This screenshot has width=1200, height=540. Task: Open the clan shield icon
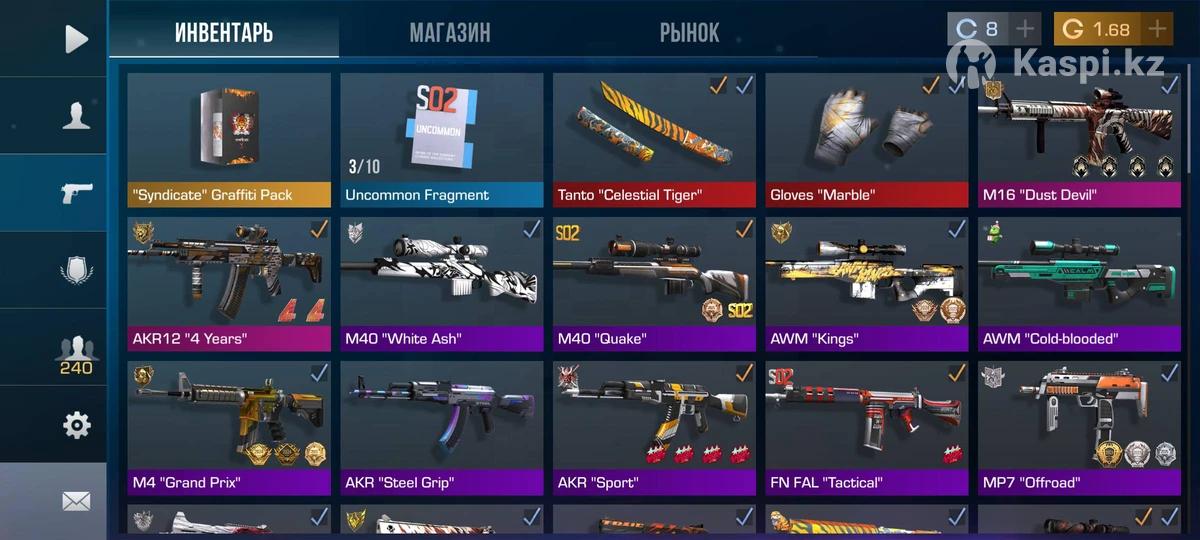pyautogui.click(x=76, y=271)
